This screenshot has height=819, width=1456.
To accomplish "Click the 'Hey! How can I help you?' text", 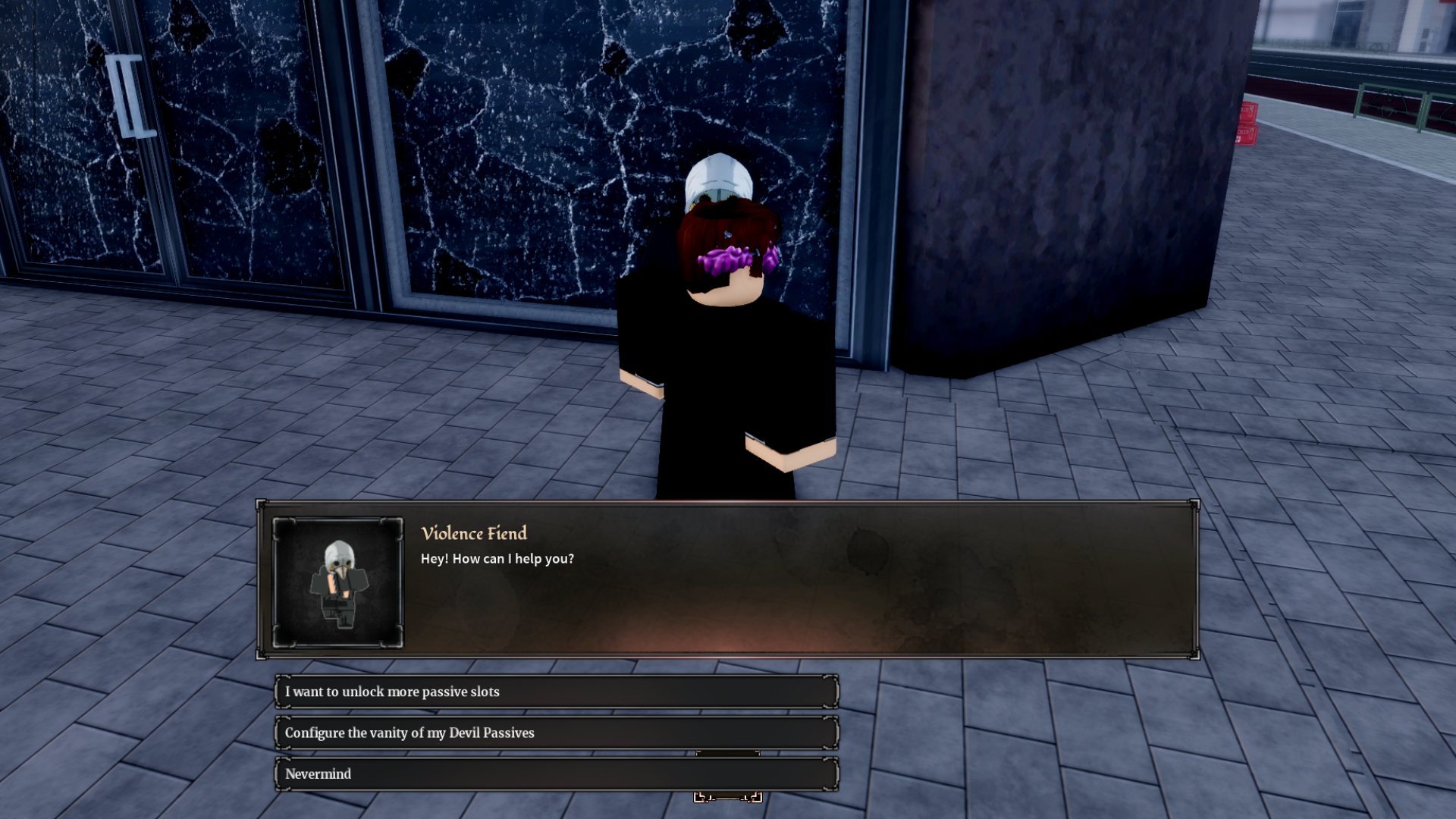I will (496, 559).
